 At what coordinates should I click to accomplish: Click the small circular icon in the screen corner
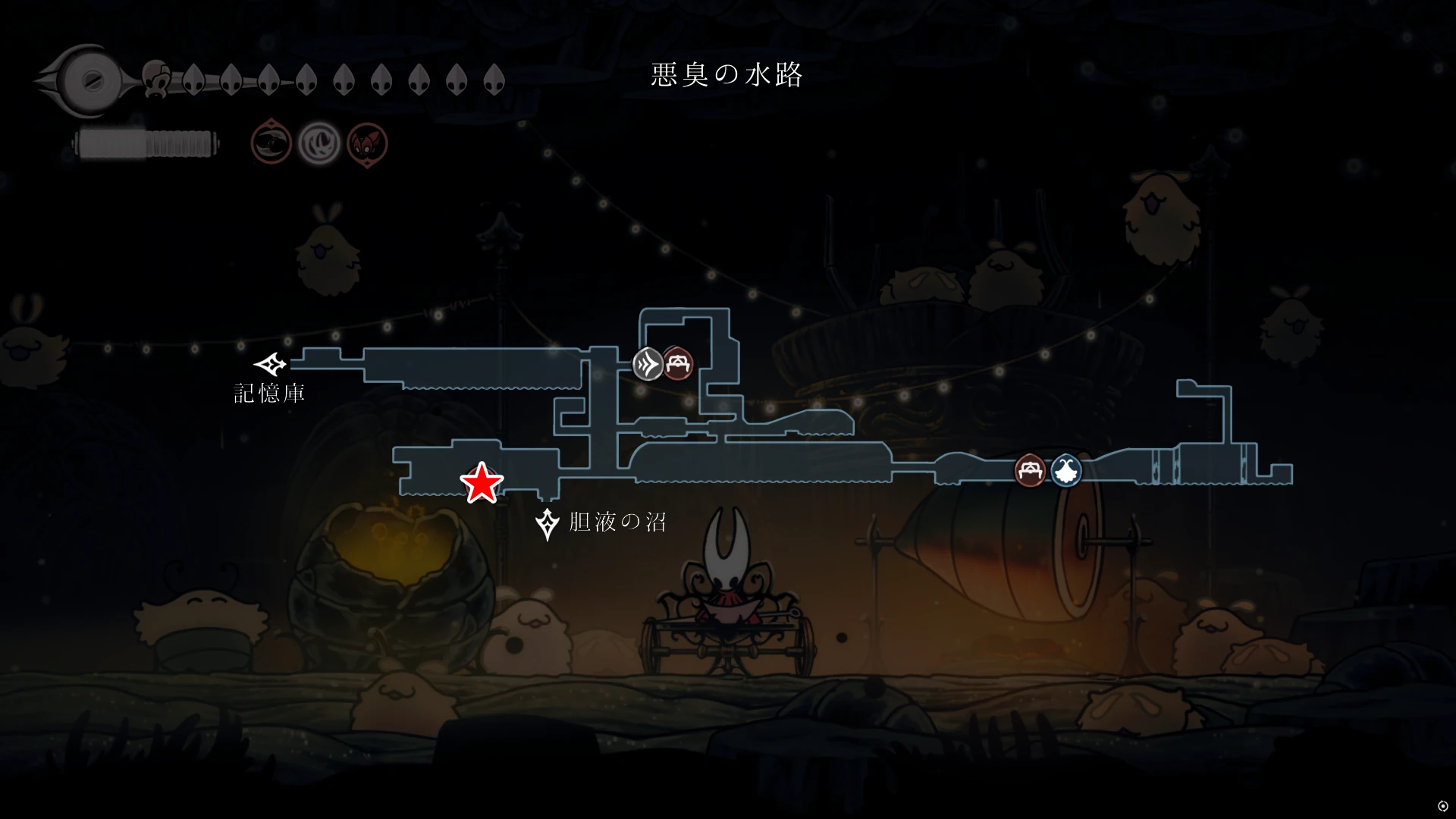(1442, 806)
